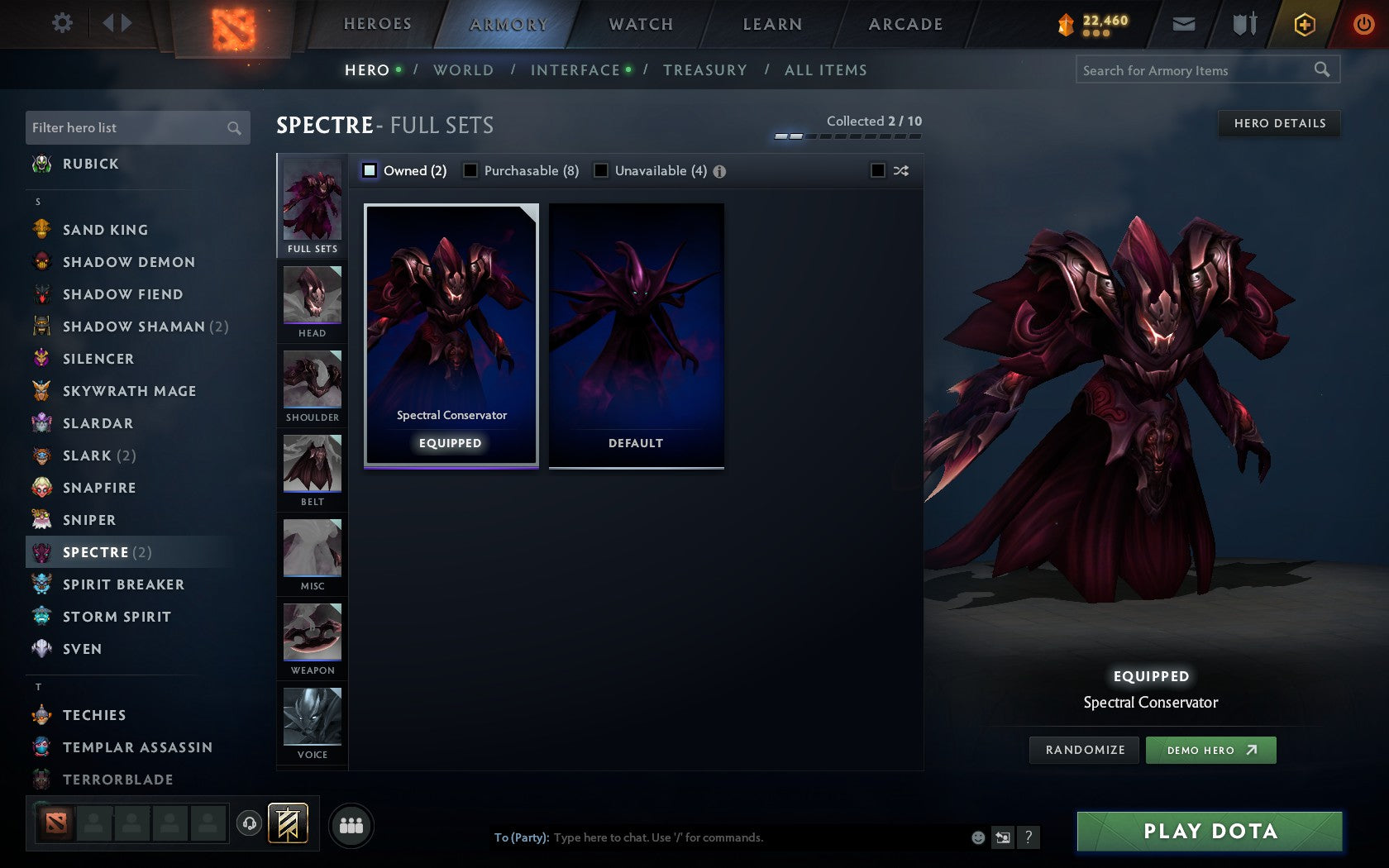Open the mail inbox envelope icon

1184,24
